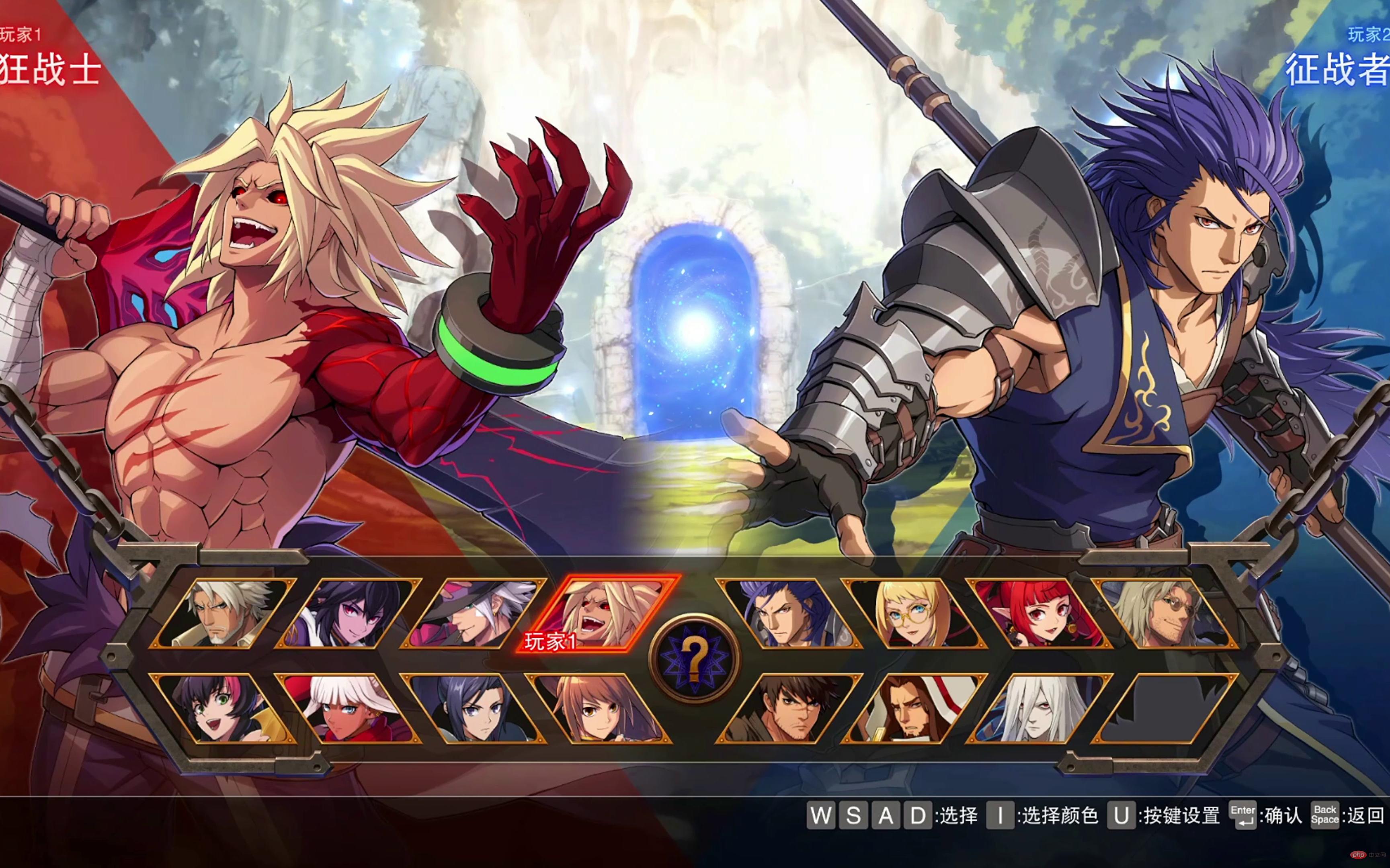Select the girl with black and pink hair
The image size is (1390, 868).
click(x=224, y=708)
